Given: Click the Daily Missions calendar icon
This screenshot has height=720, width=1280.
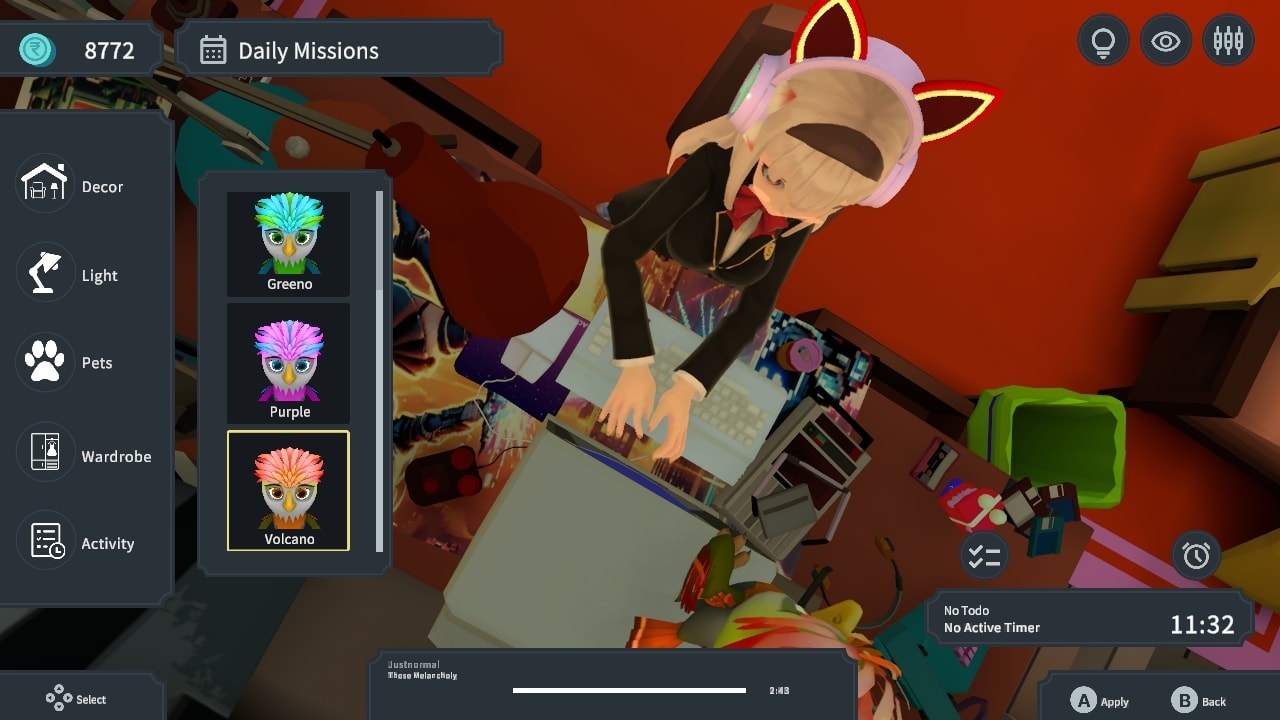Looking at the screenshot, I should [x=212, y=48].
